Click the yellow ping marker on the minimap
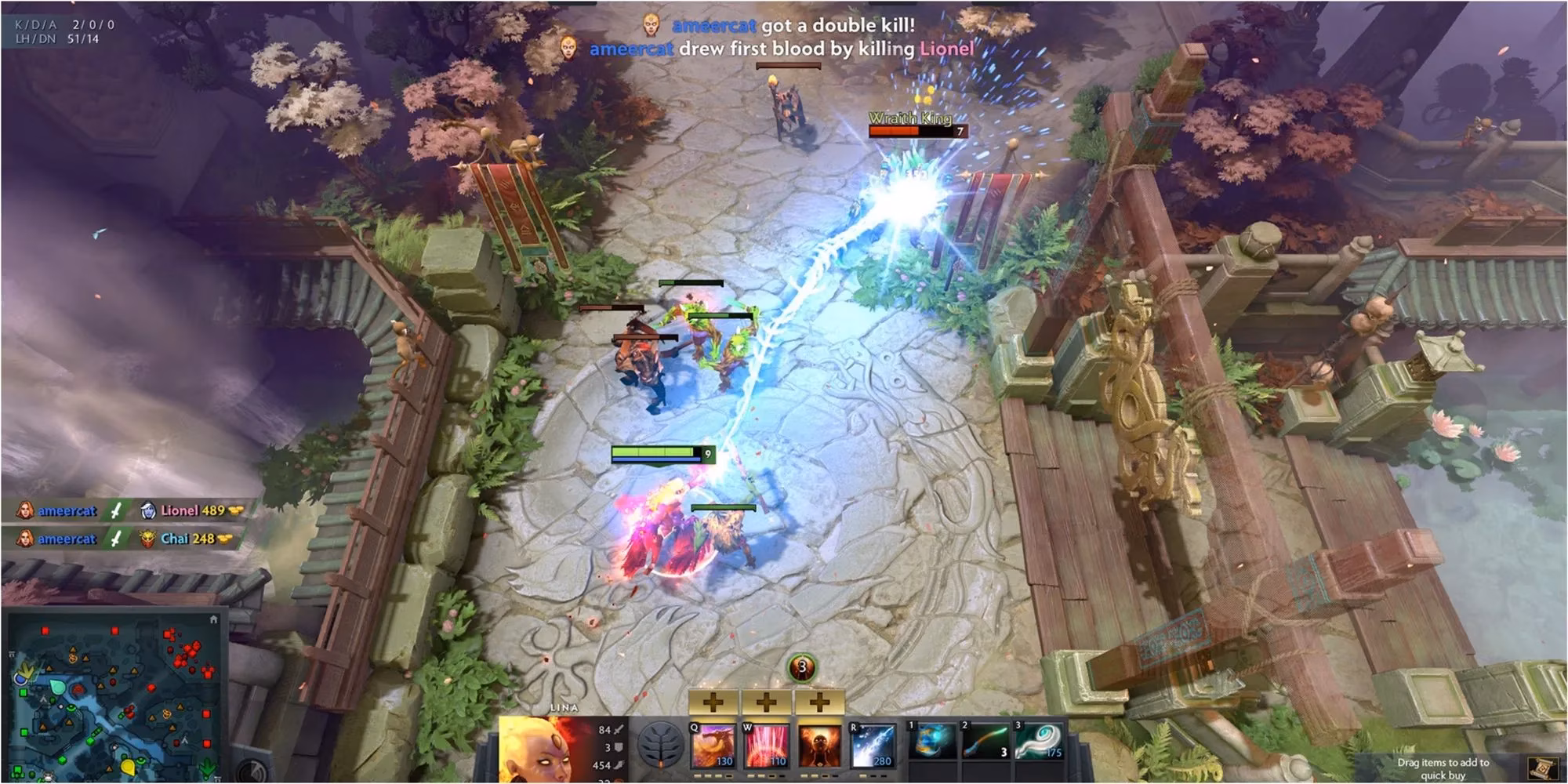The image size is (1568, 784). click(129, 768)
